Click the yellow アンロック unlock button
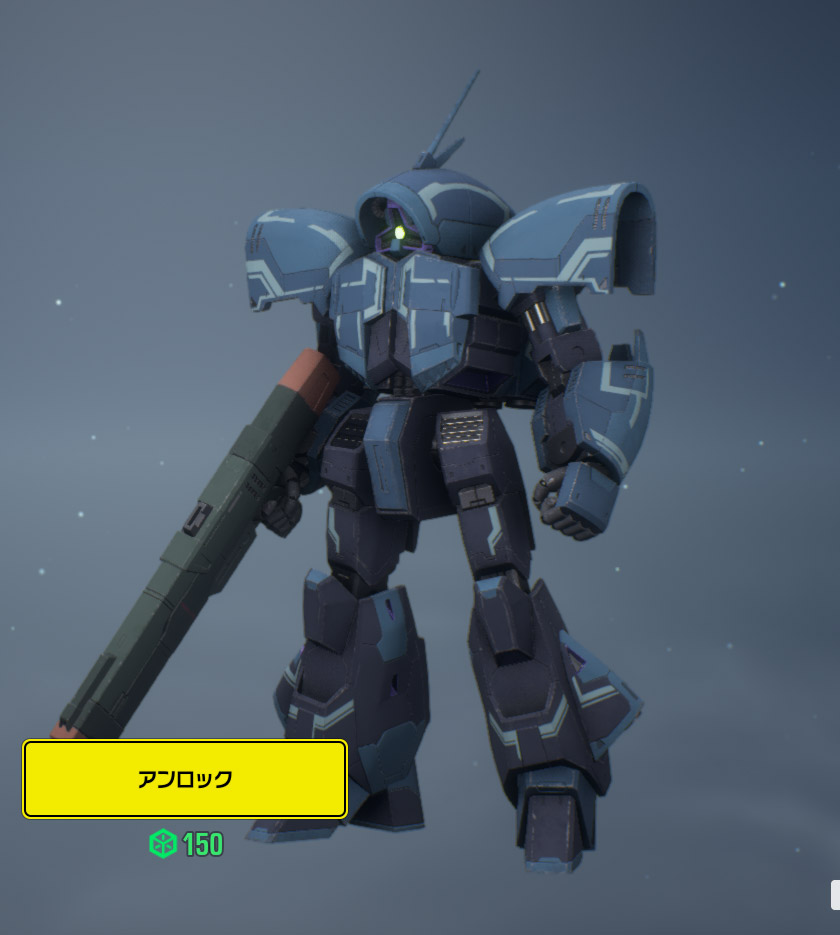Screen dimensions: 840x935 pyautogui.click(x=185, y=779)
